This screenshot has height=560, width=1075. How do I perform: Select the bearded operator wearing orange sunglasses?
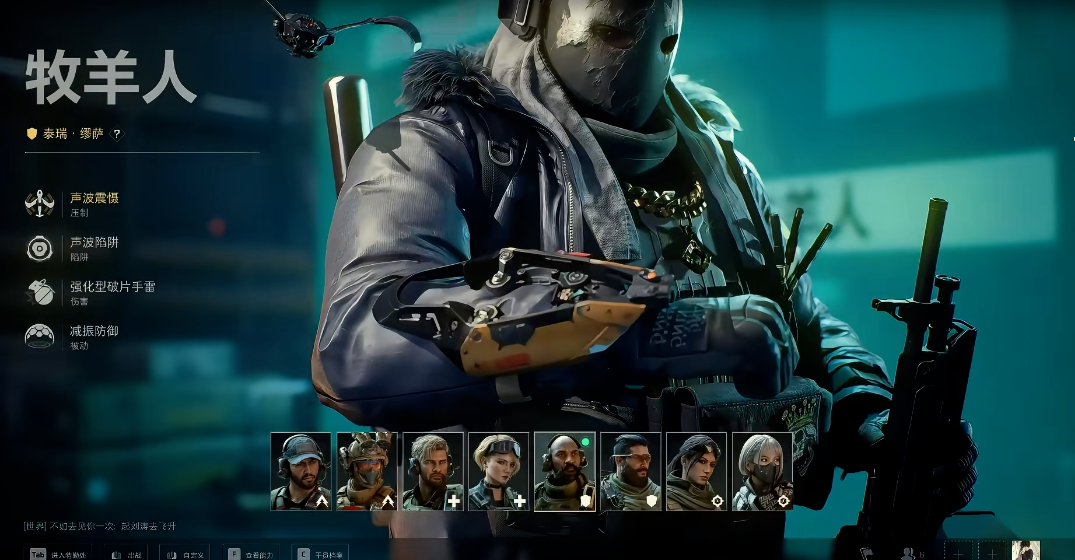tap(631, 471)
